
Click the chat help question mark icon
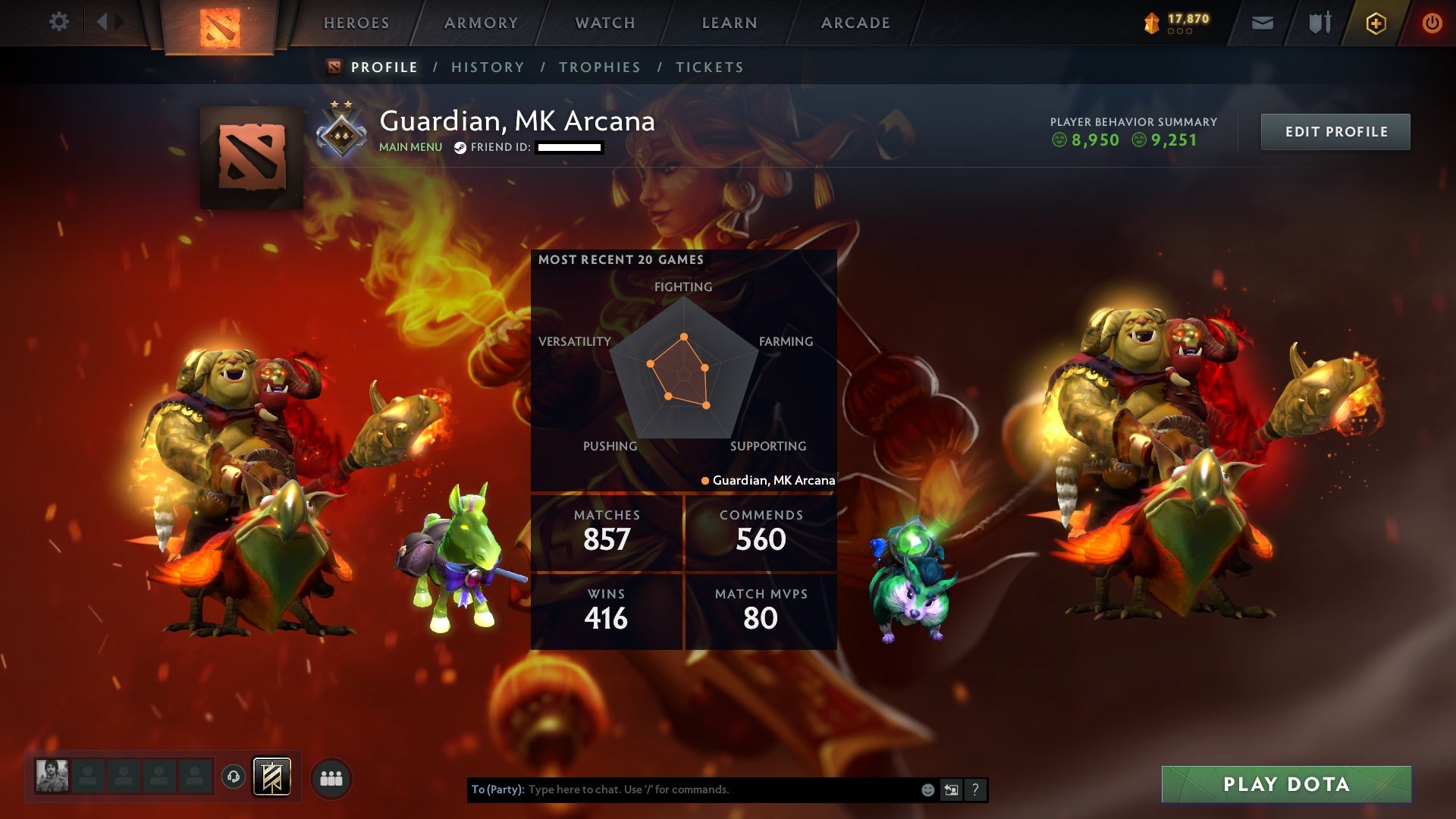coord(974,789)
